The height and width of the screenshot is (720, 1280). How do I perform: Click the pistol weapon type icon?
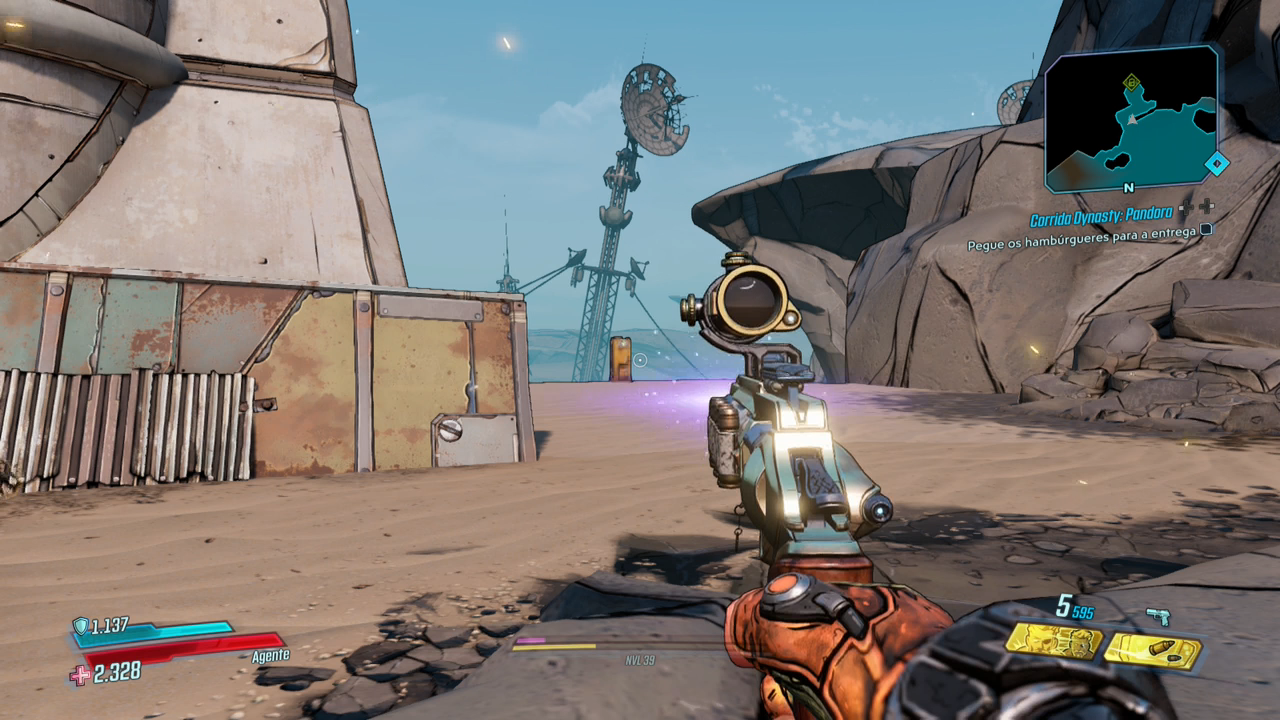click(x=1158, y=615)
